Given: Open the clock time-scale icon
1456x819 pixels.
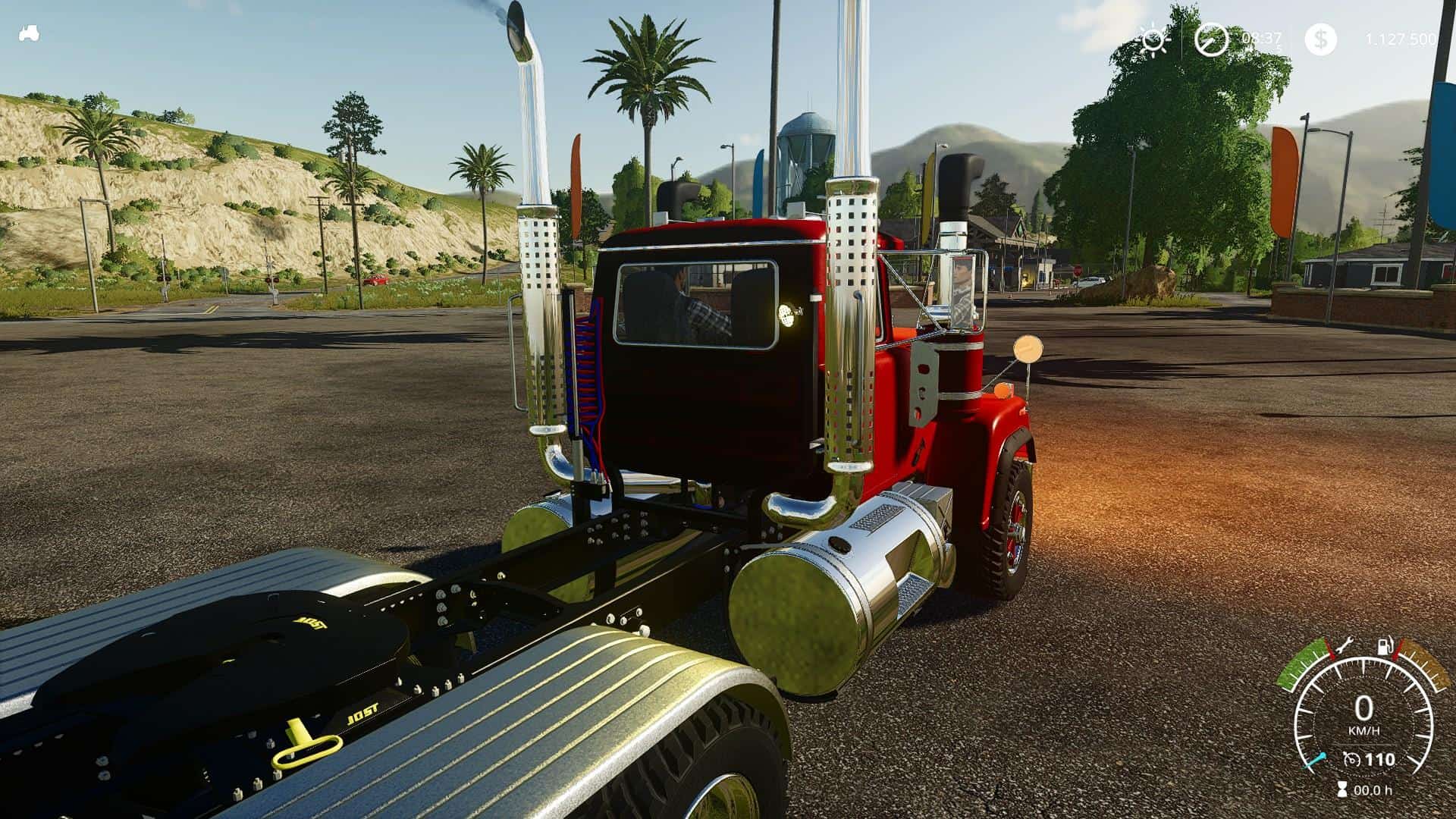Looking at the screenshot, I should click(x=1211, y=39).
